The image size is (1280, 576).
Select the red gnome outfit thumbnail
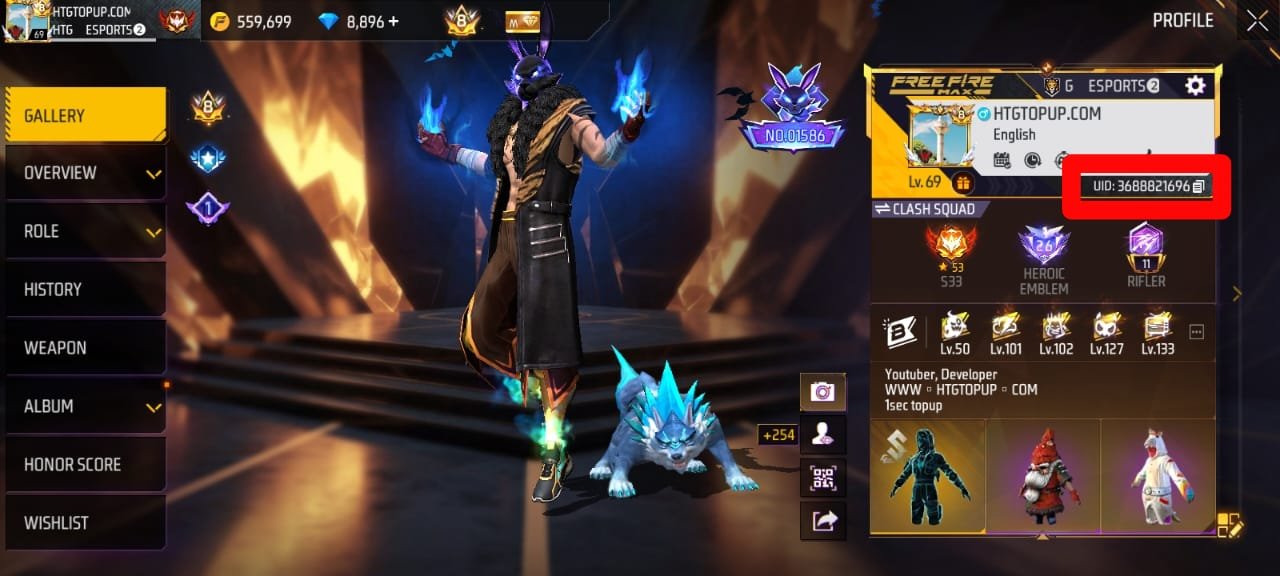click(1043, 478)
